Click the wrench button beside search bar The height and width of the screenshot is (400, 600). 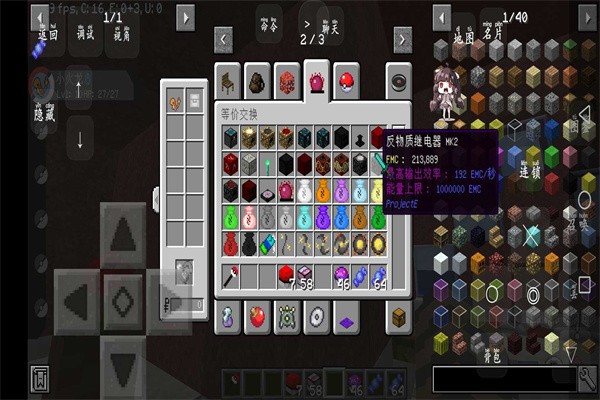tap(587, 378)
